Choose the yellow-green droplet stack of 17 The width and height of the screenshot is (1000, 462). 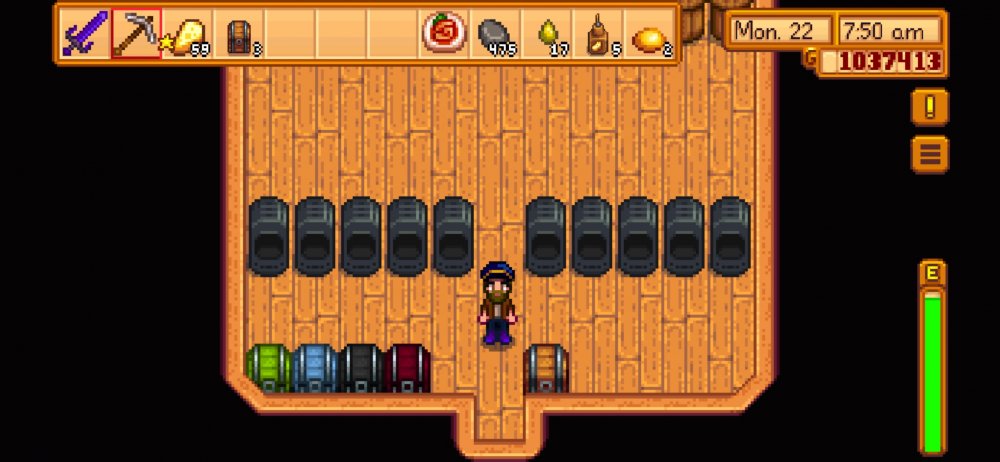tap(548, 35)
